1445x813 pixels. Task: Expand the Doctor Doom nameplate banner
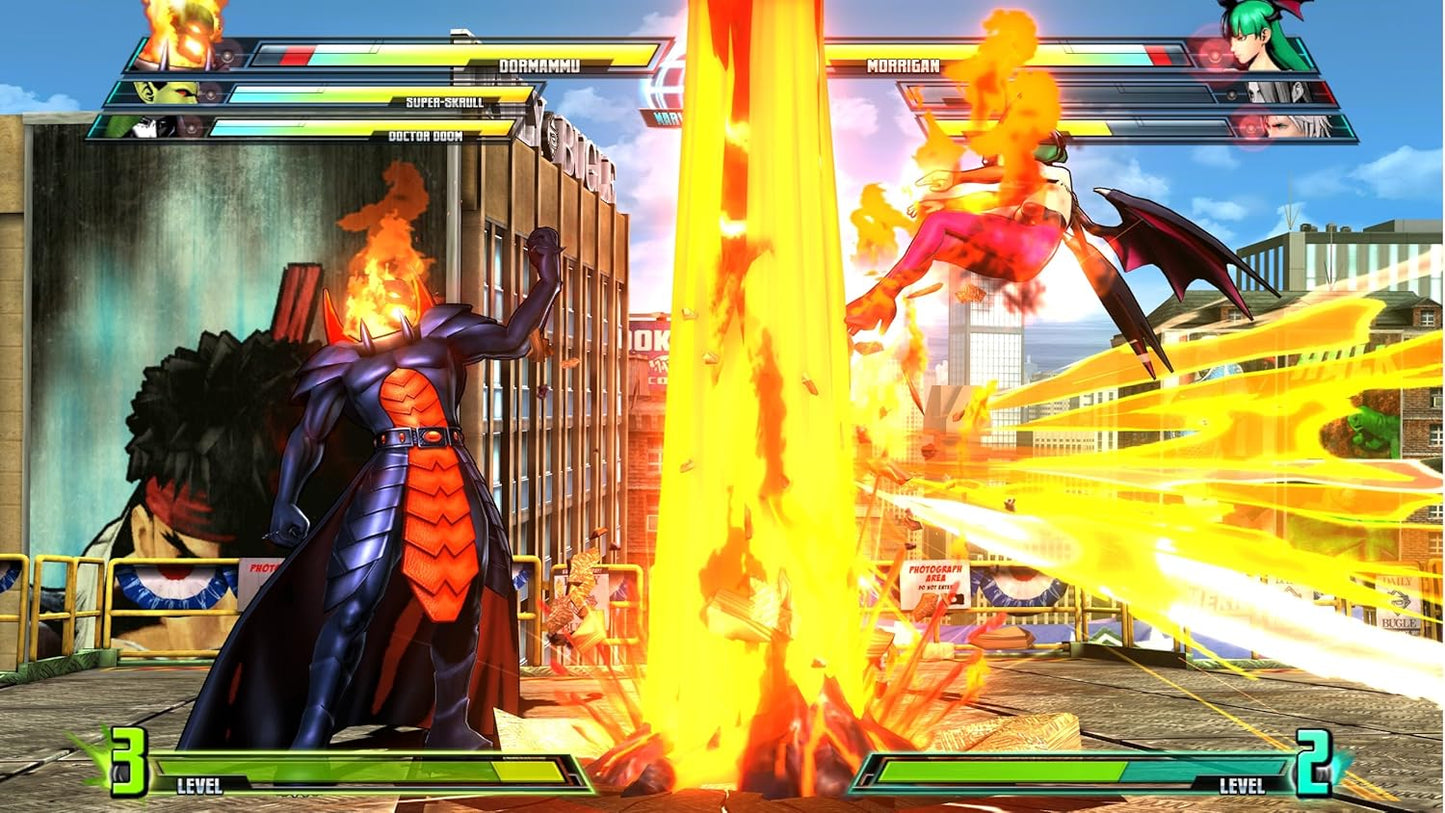(425, 135)
